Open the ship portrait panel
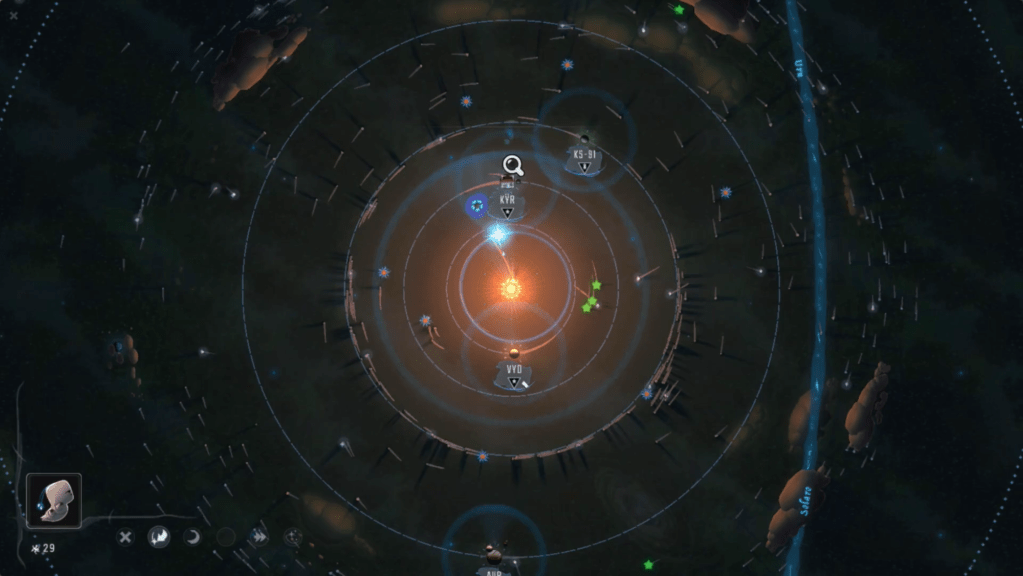Image resolution: width=1023 pixels, height=576 pixels. pos(53,500)
